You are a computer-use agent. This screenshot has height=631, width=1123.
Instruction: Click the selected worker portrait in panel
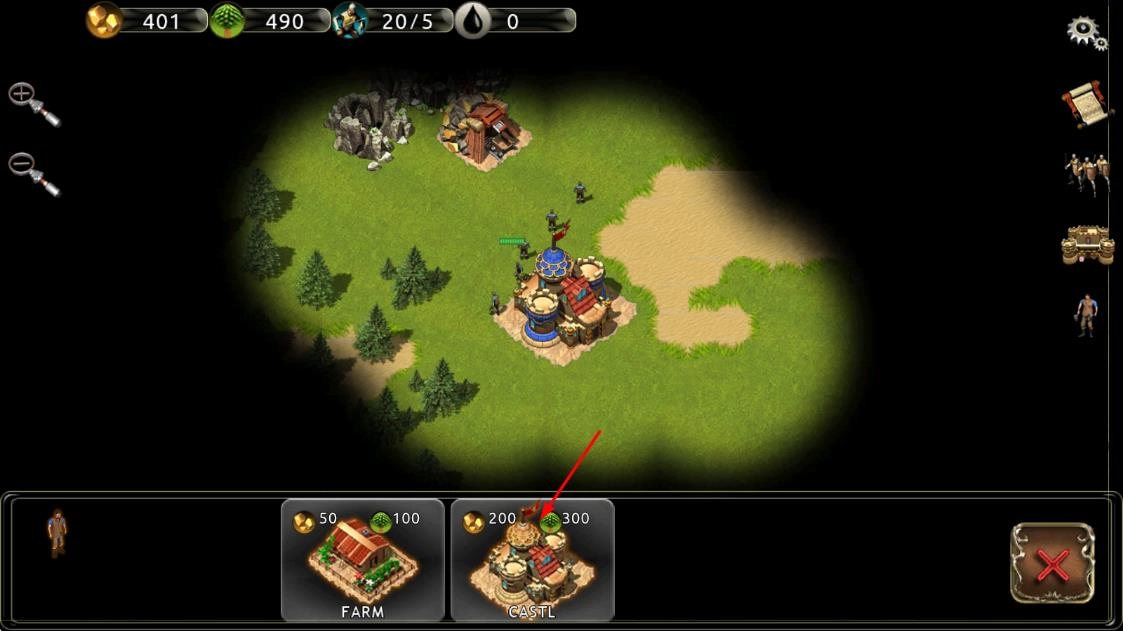coord(58,532)
